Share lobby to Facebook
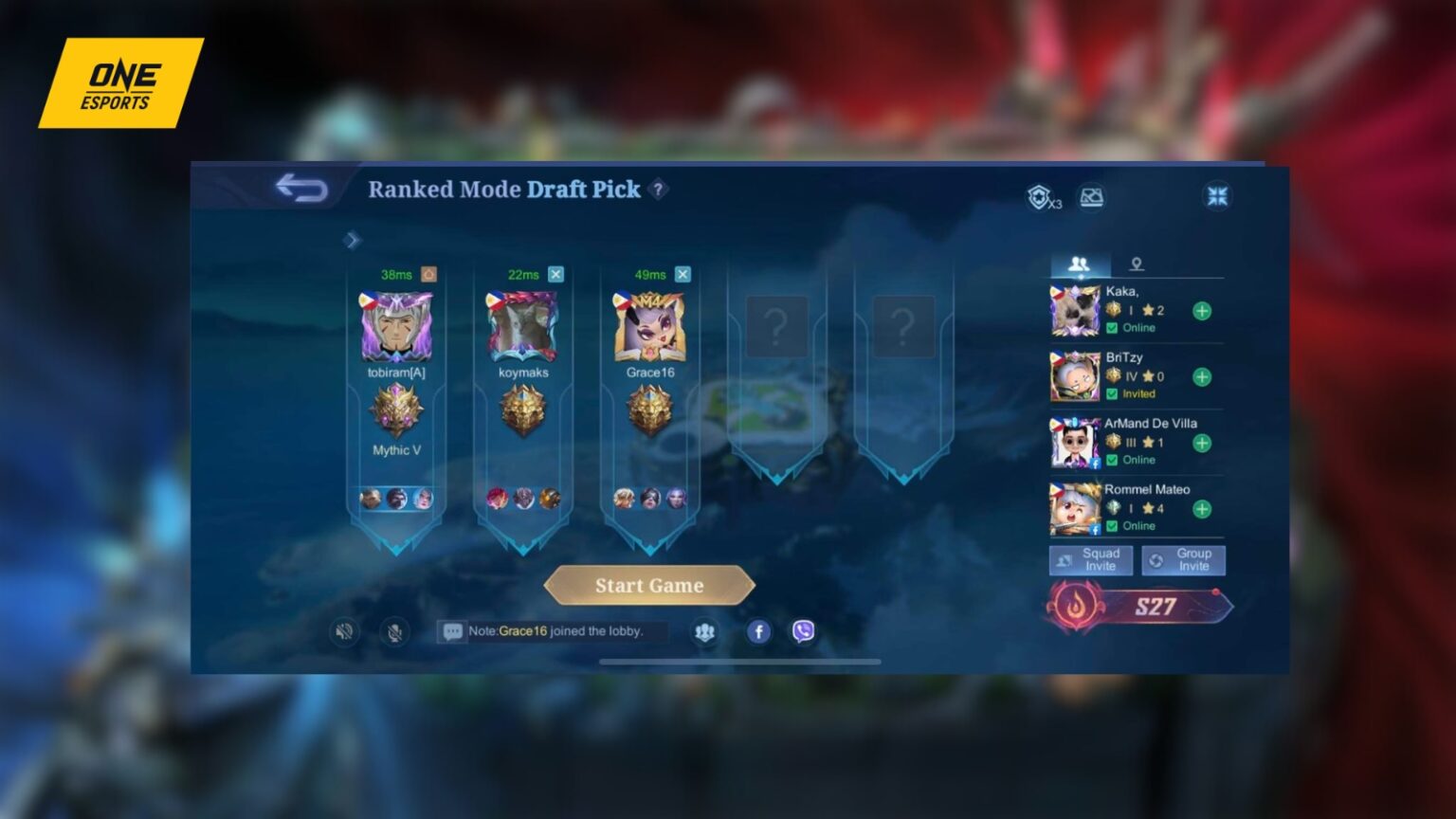 pyautogui.click(x=758, y=630)
